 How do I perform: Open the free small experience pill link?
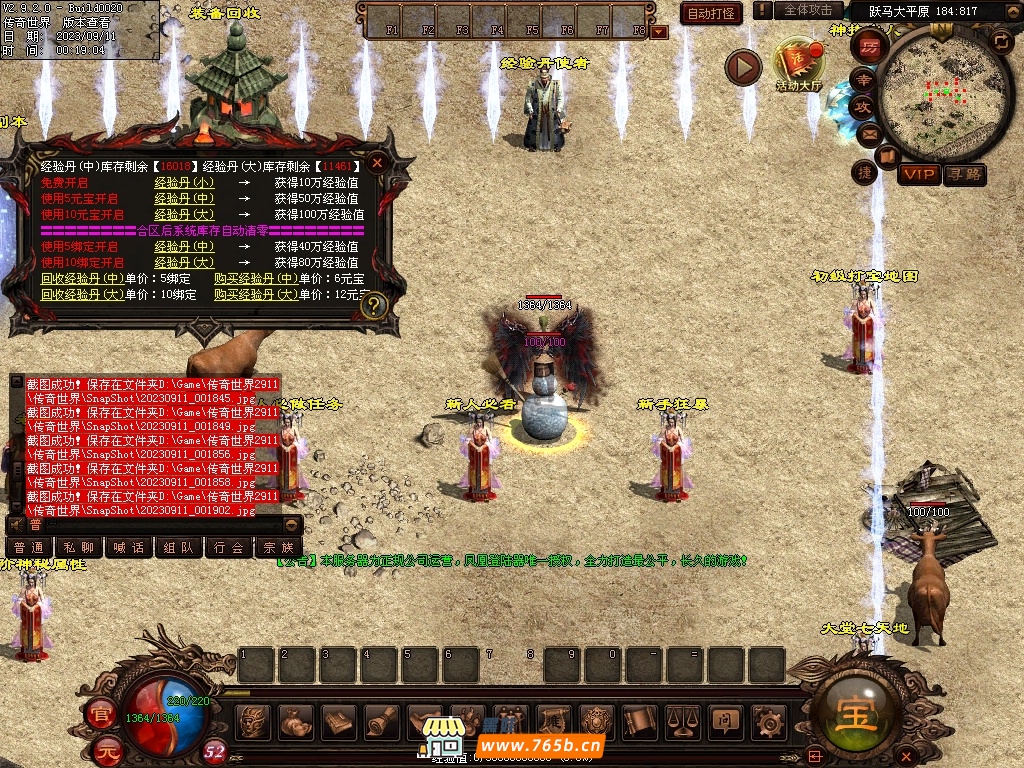point(183,183)
